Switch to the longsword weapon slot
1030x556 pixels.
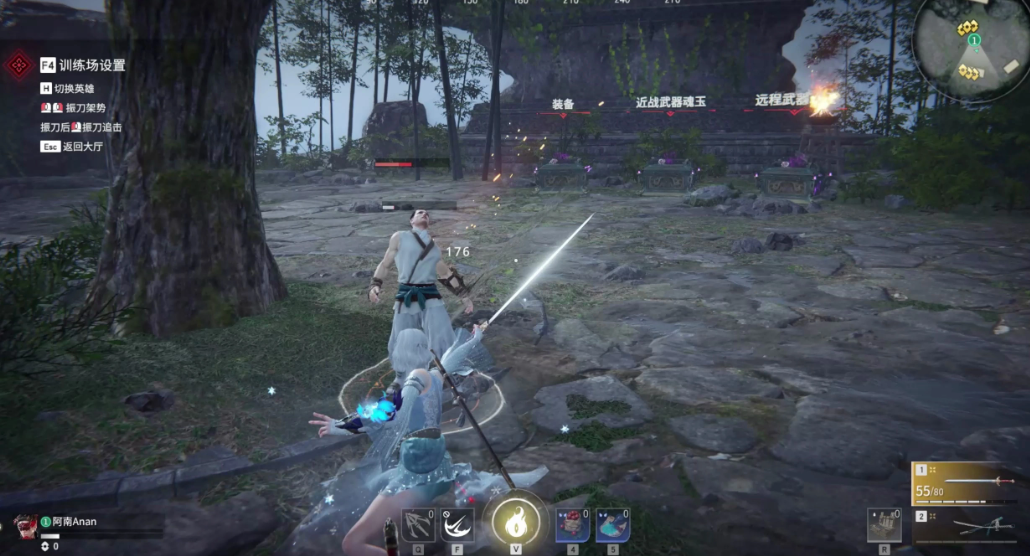coord(969,483)
